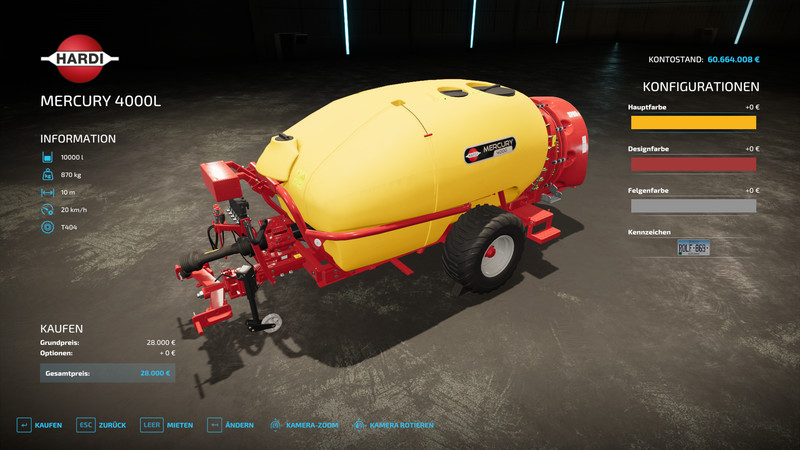Viewport: 800px width, 450px height.
Task: Select the yellow Hauptfarbe color bar
Action: 693,122
